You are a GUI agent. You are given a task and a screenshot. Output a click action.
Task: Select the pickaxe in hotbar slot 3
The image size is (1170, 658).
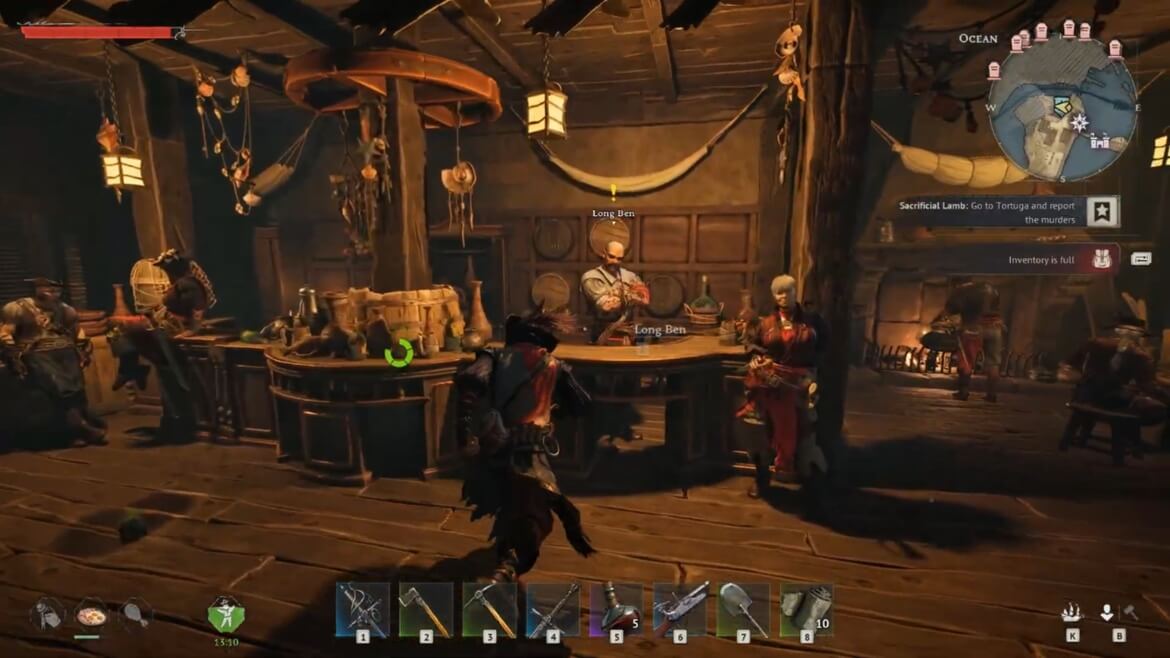coord(489,609)
